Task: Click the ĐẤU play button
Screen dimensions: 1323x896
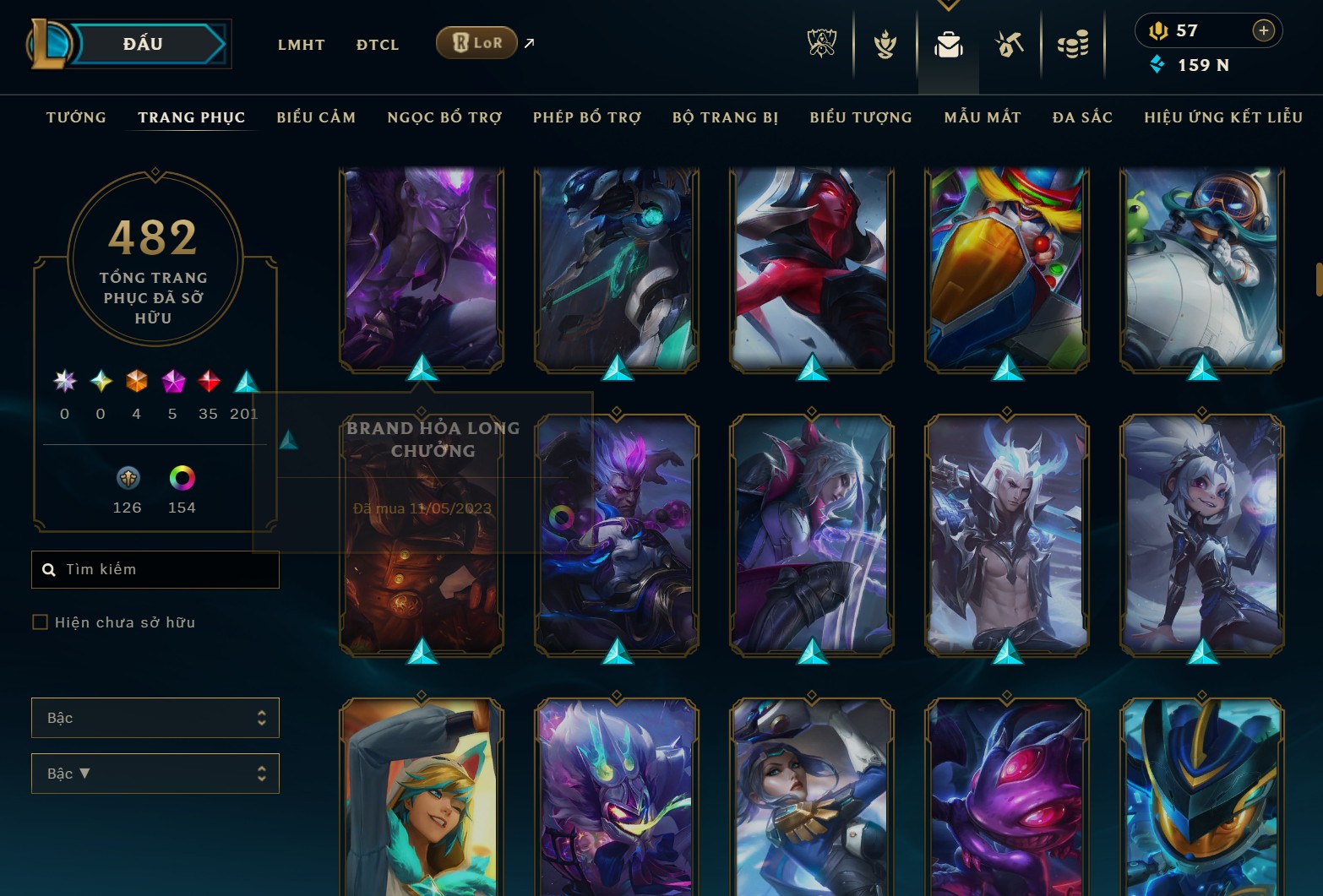Action: (143, 43)
